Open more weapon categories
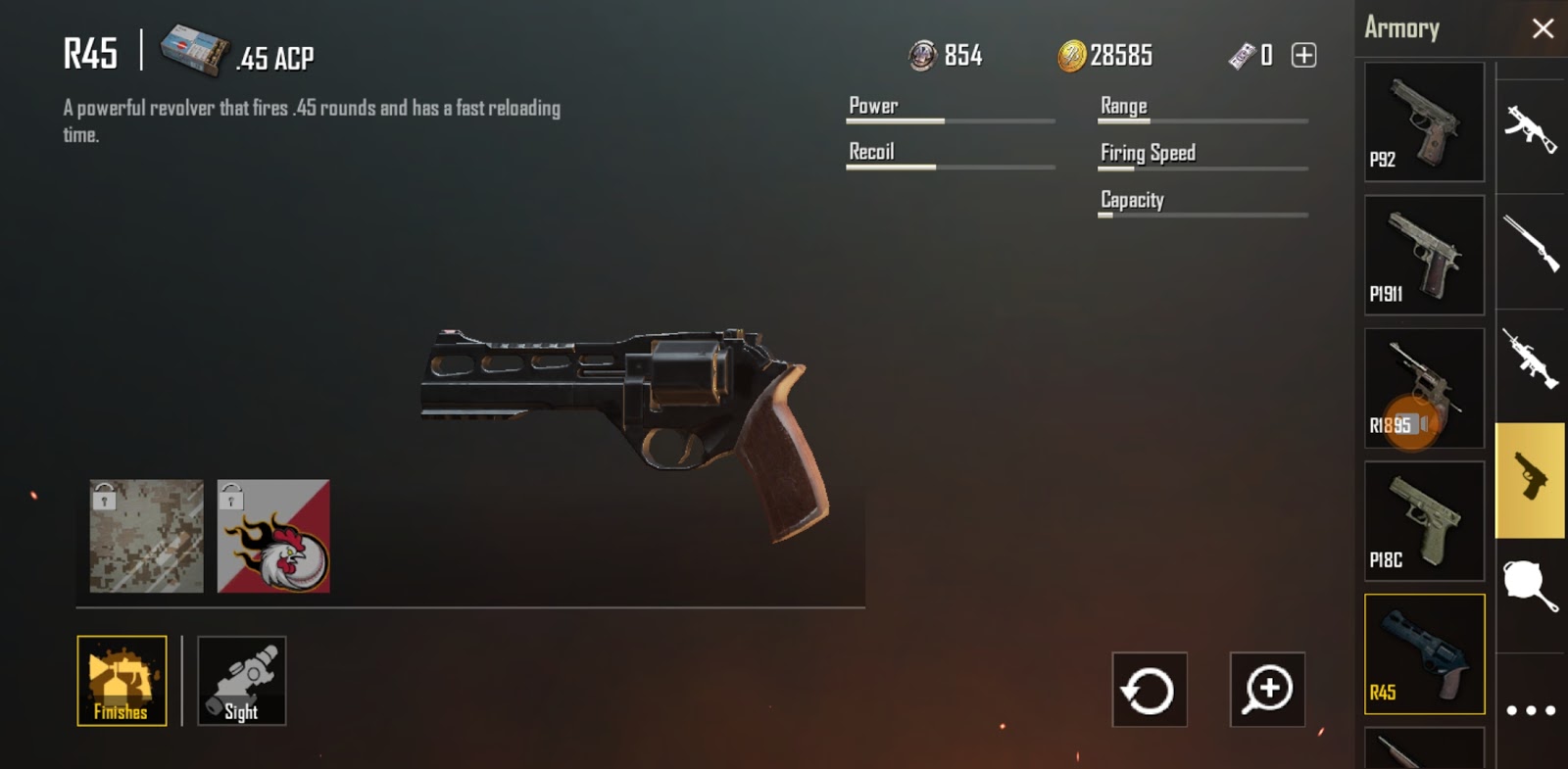The width and height of the screenshot is (1568, 769). point(1531,710)
